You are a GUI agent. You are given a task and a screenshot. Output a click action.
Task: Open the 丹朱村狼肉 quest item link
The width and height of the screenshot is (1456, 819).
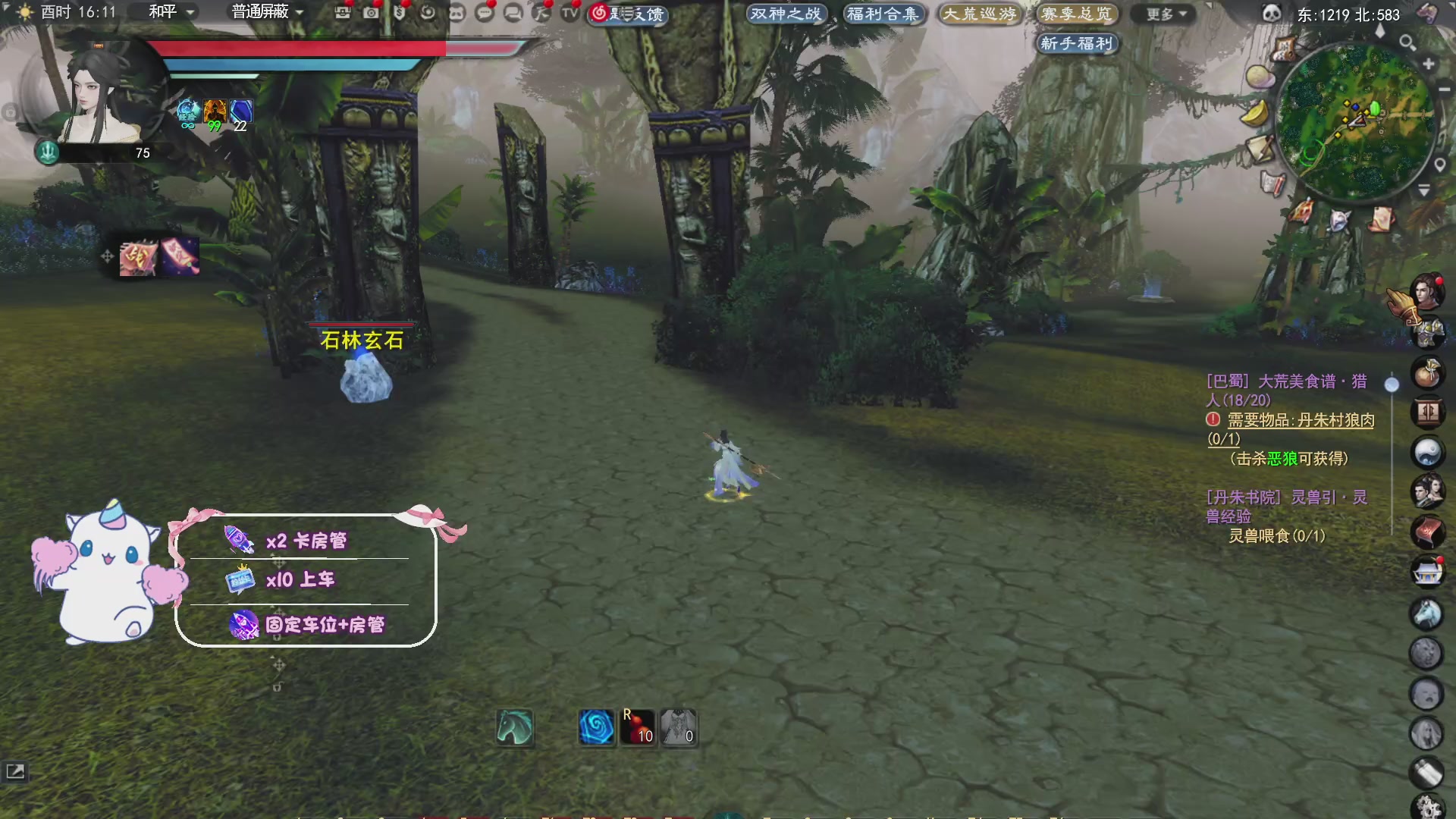tap(1337, 420)
